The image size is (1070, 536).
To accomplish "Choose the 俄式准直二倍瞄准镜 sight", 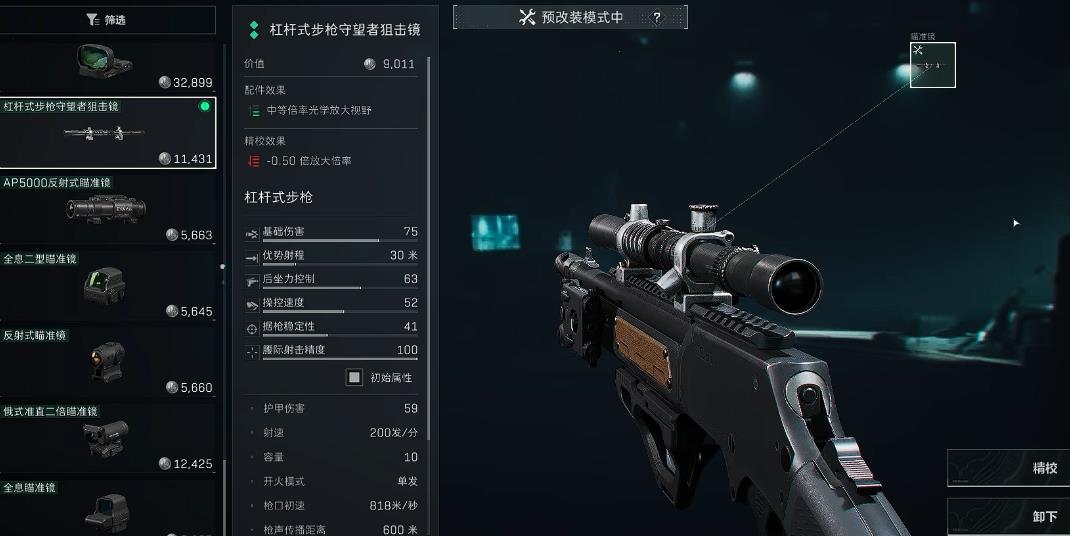I will [106, 438].
